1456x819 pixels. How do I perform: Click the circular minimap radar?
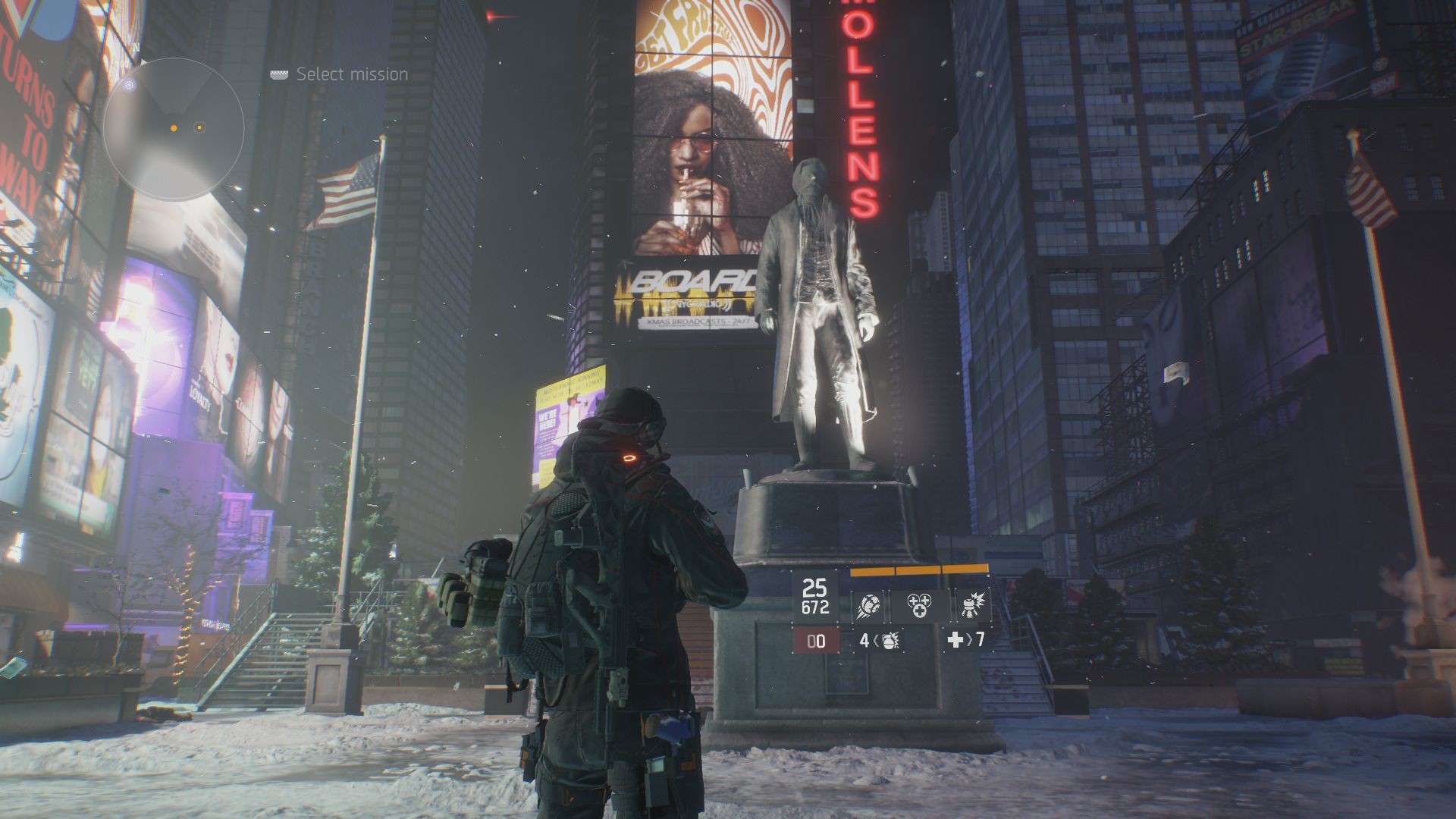coord(174,130)
